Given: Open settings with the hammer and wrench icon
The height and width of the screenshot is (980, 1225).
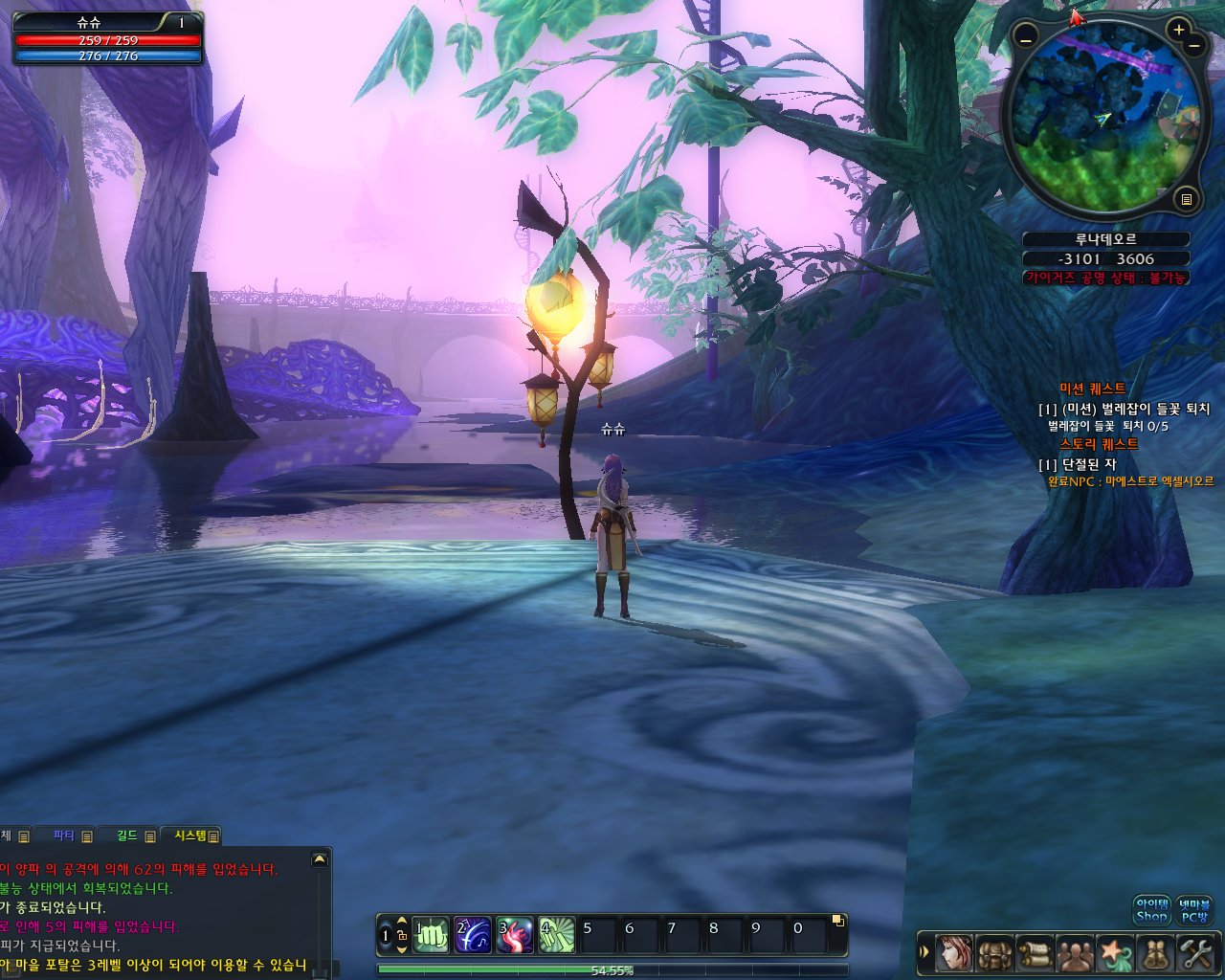Looking at the screenshot, I should (x=1195, y=953).
